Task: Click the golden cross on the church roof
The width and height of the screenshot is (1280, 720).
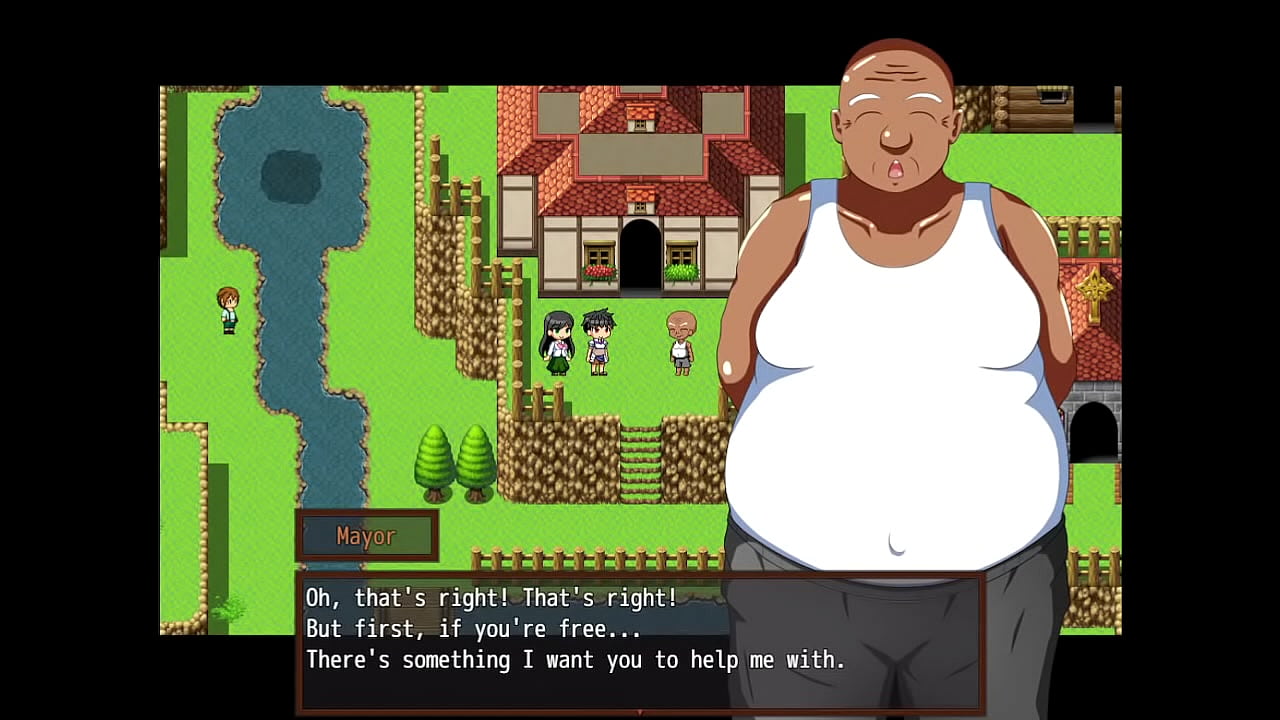Action: (x=1096, y=291)
